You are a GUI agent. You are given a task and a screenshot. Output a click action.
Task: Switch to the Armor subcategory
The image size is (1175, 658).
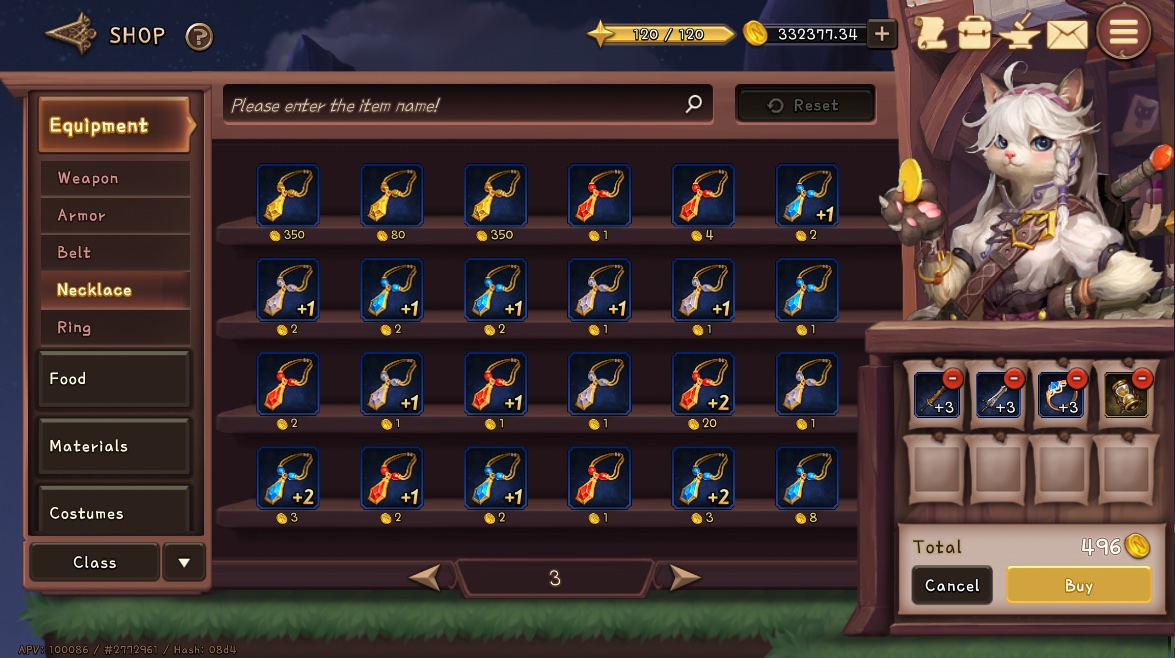click(x=115, y=215)
